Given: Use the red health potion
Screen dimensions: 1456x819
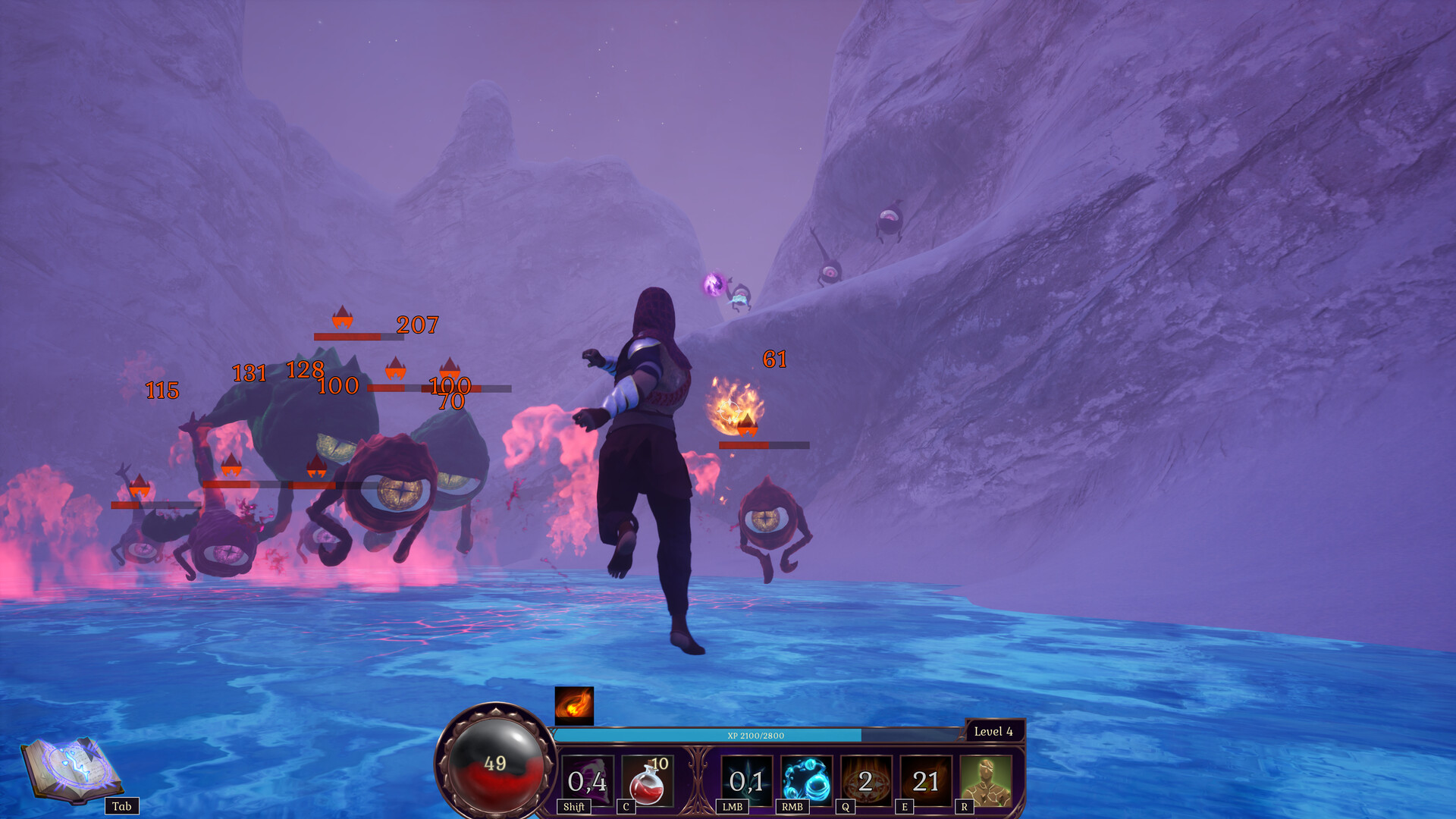Looking at the screenshot, I should (647, 780).
